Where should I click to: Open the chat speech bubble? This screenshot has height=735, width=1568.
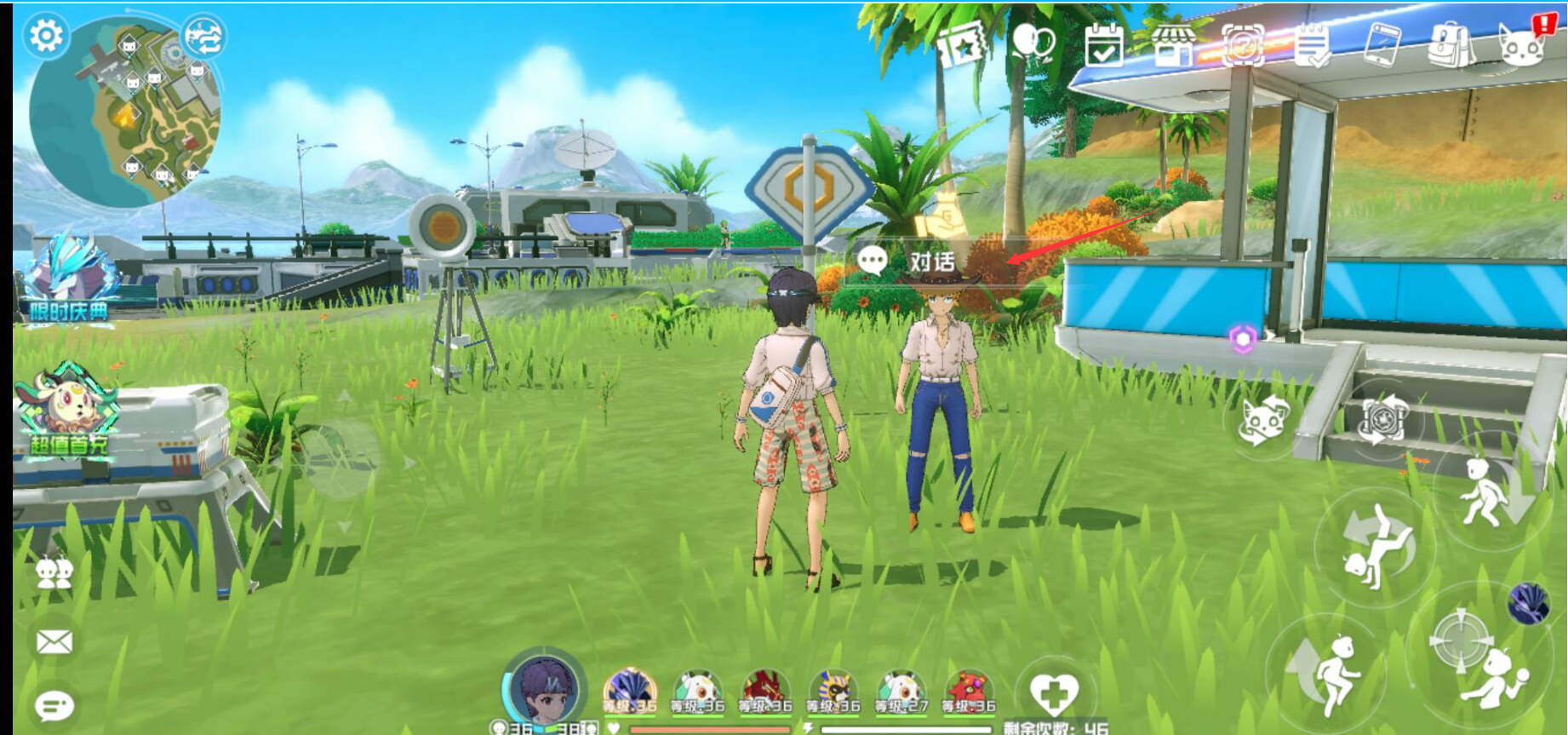point(54,705)
